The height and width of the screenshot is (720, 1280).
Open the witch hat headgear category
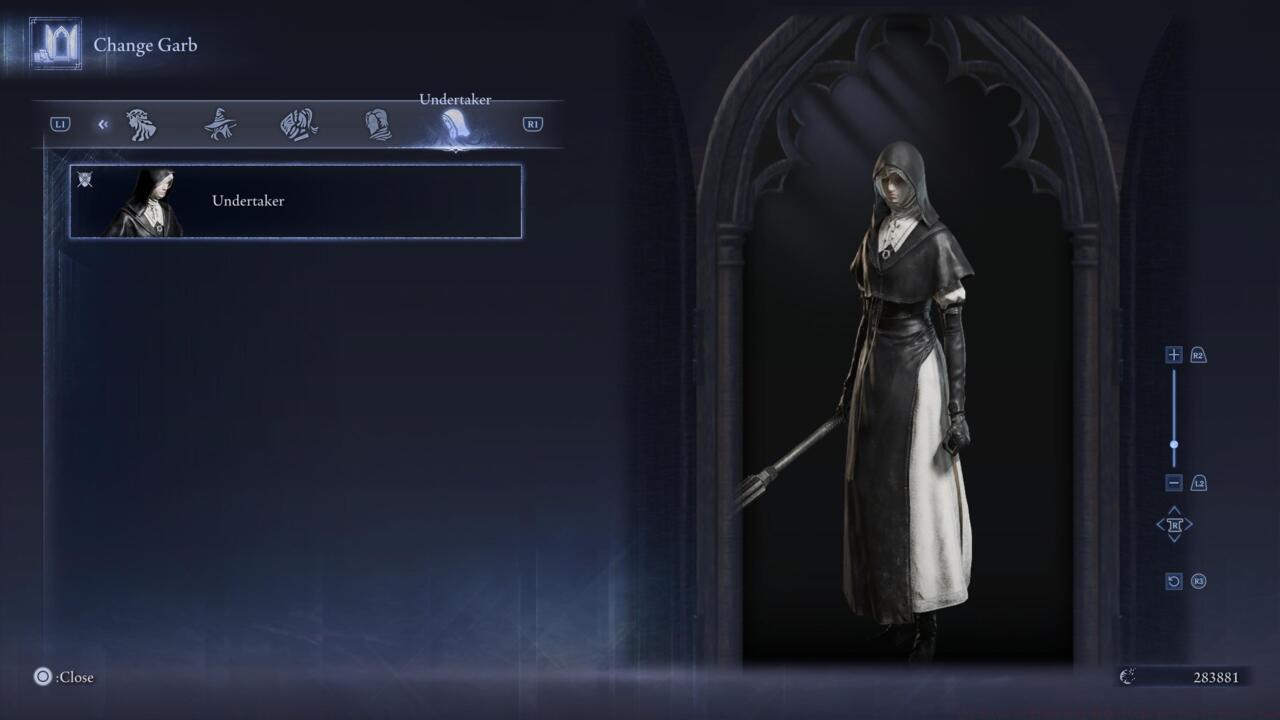coord(221,122)
